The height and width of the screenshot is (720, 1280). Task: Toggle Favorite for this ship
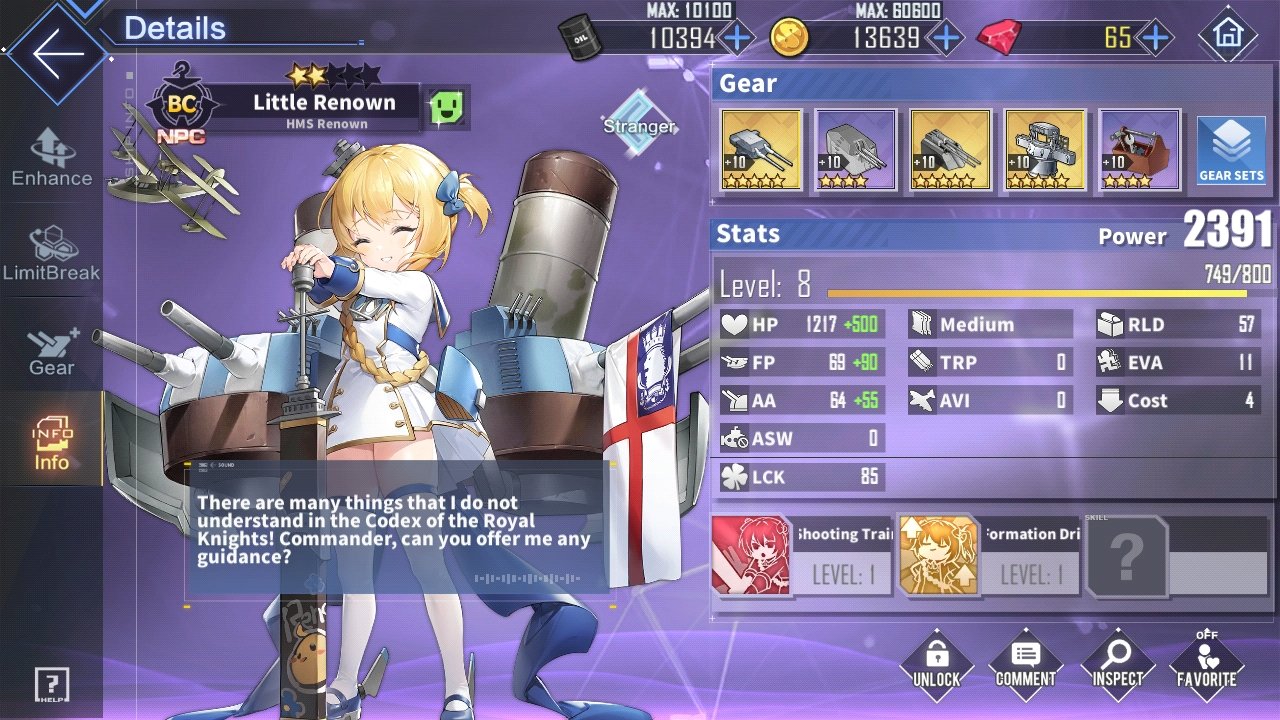pos(1207,664)
